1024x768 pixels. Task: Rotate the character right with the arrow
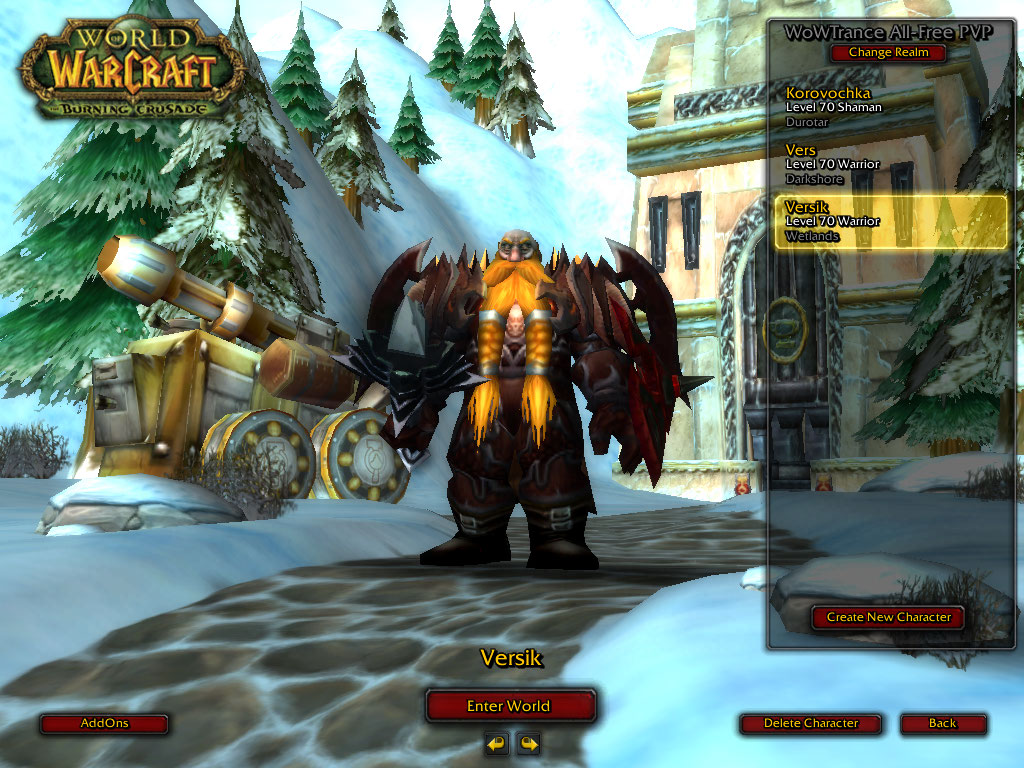point(528,743)
